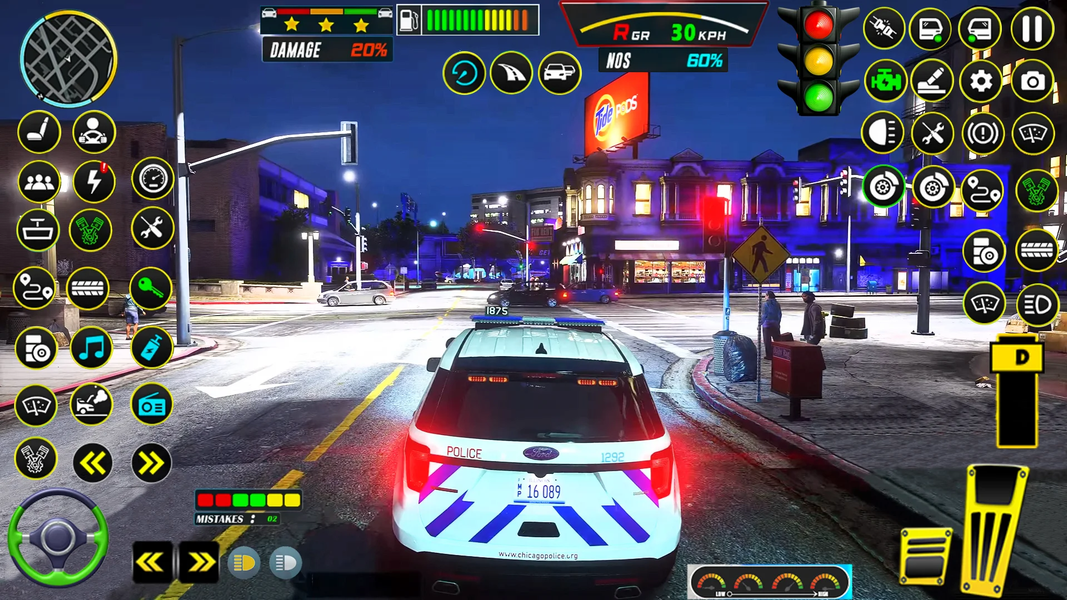Select the car seat icon
This screenshot has height=600, width=1067.
coord(39,131)
